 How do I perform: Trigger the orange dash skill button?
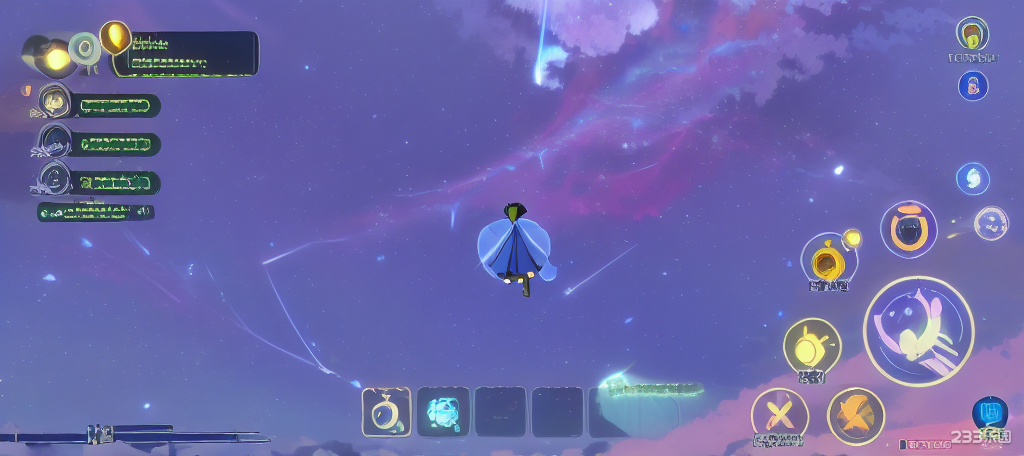click(855, 415)
